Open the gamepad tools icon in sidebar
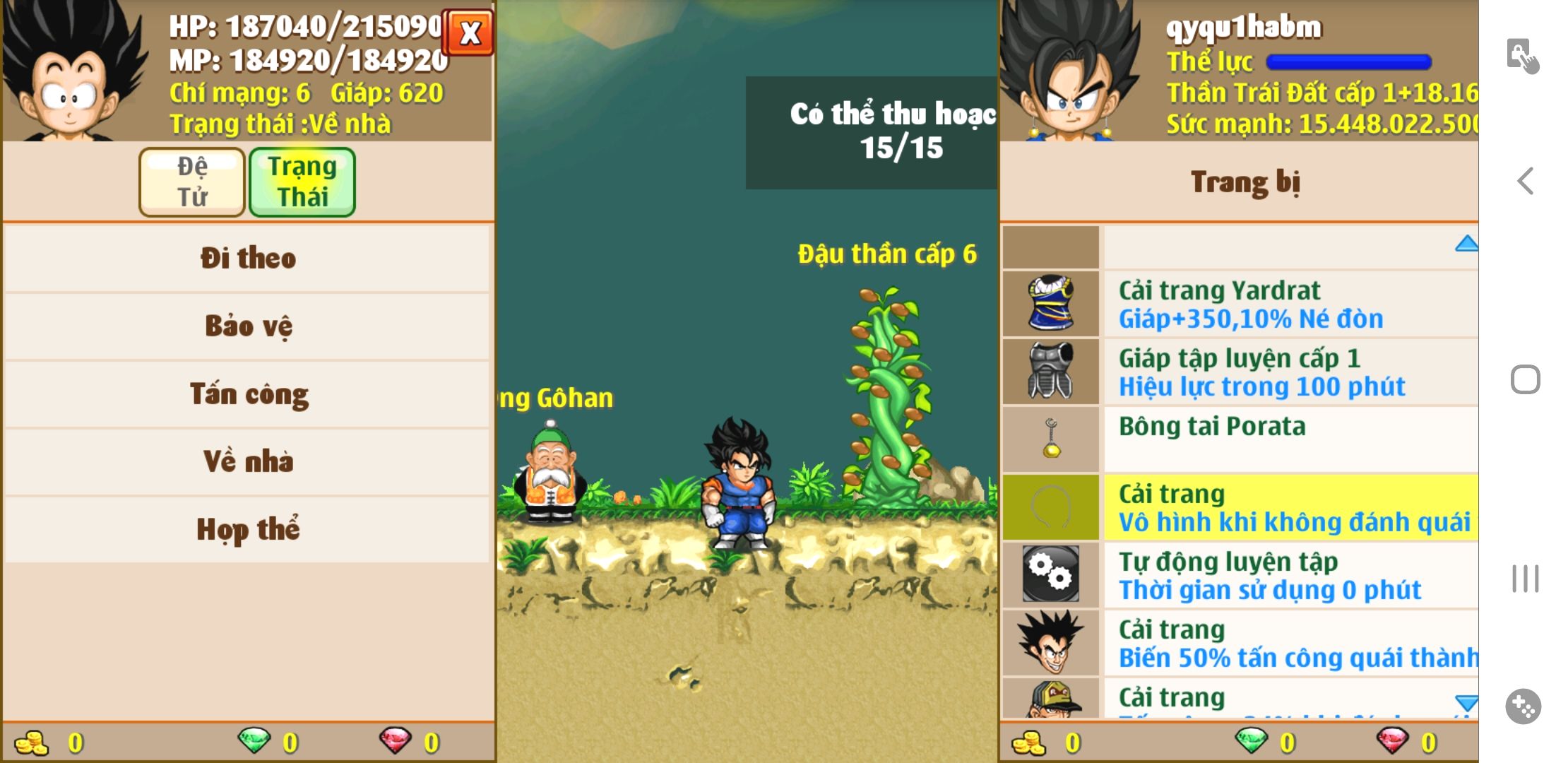The height and width of the screenshot is (763, 1568). [x=1524, y=706]
